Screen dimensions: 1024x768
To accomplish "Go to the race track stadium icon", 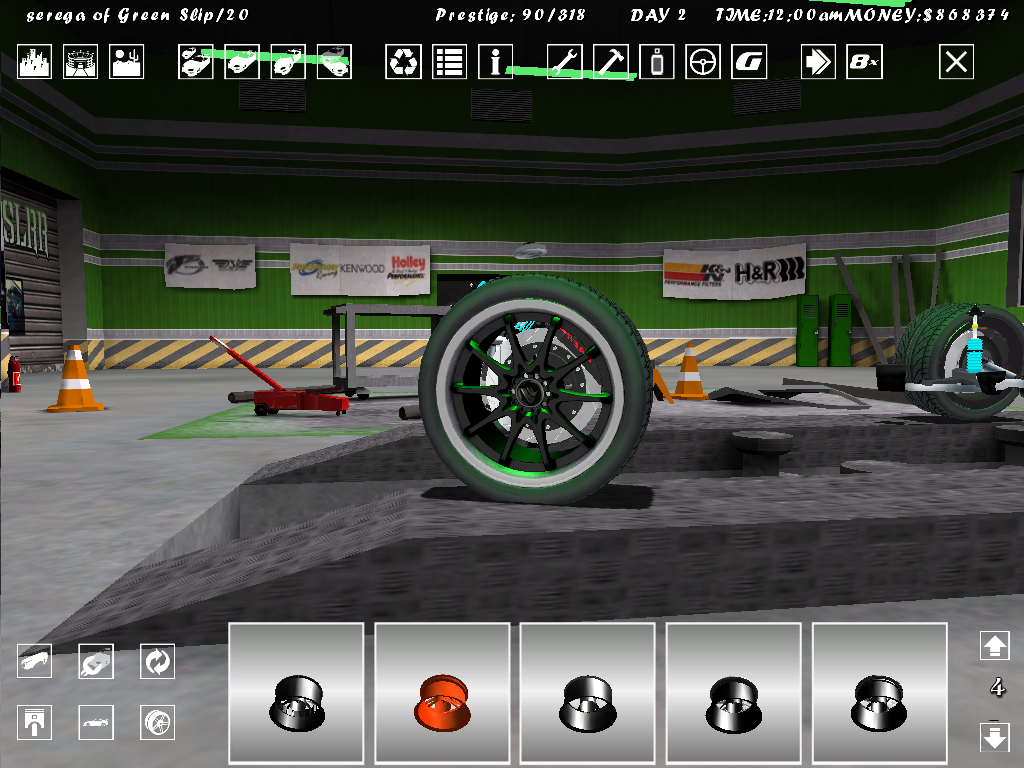I will (x=81, y=62).
